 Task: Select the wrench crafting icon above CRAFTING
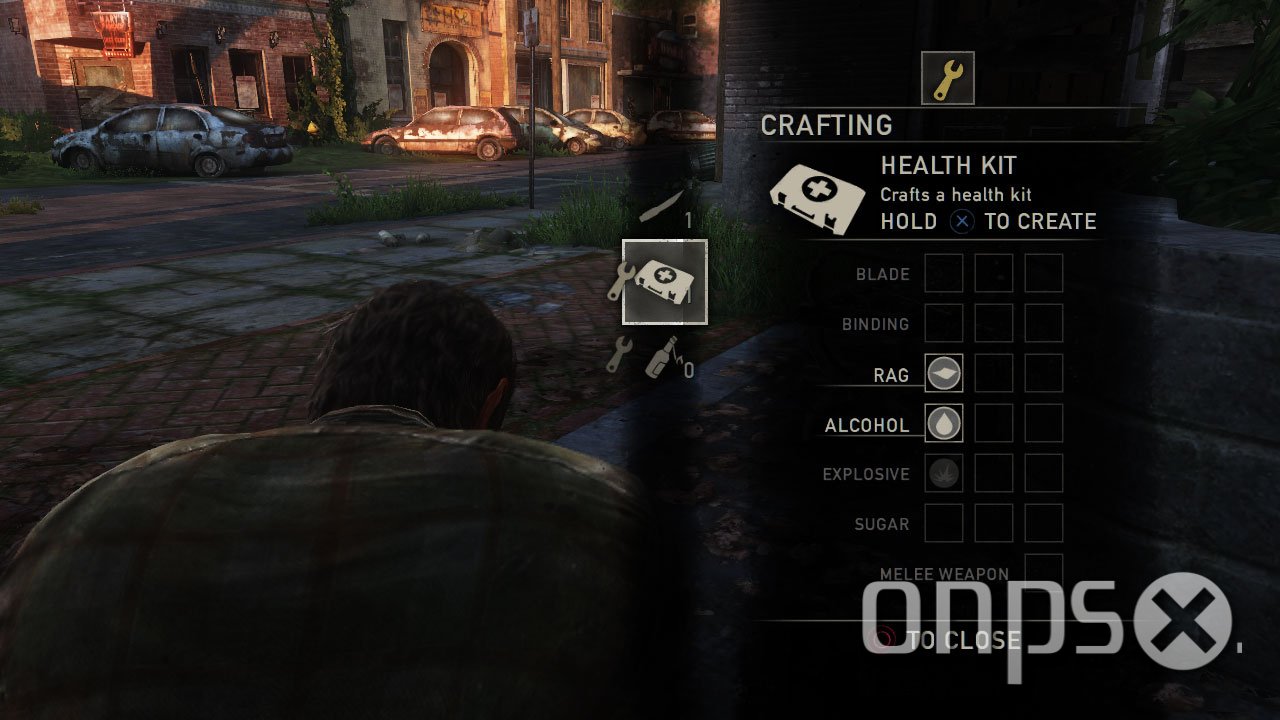[x=947, y=79]
